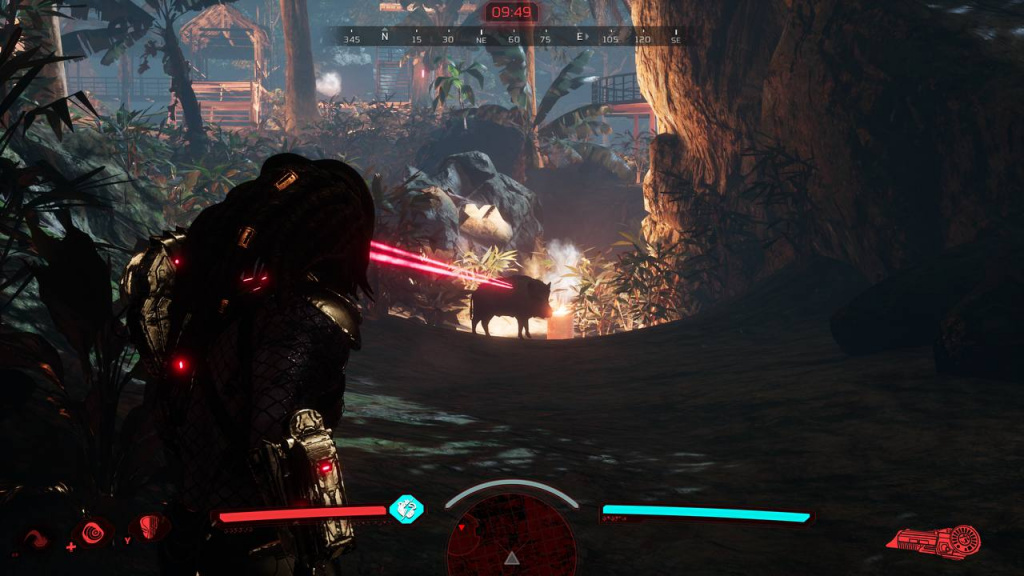Select the plasma caster weapon icon

(x=933, y=541)
